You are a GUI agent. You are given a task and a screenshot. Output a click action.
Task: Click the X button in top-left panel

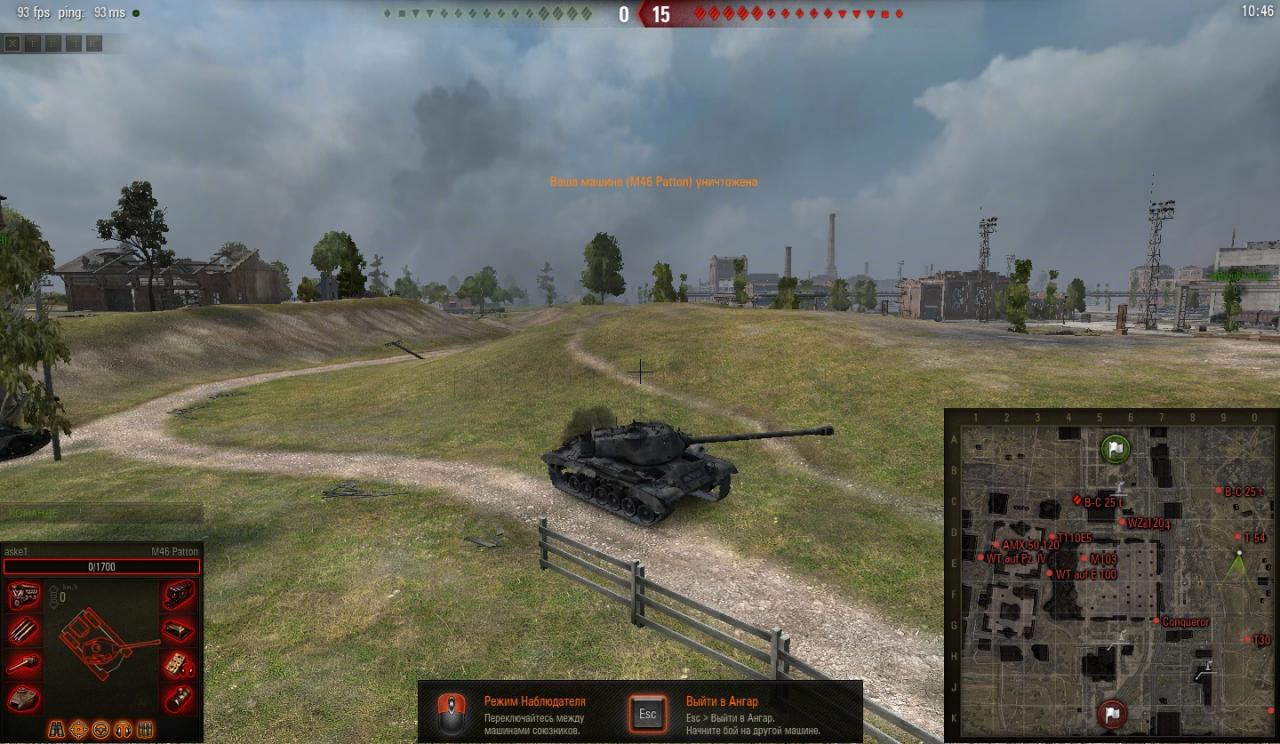click(12, 43)
